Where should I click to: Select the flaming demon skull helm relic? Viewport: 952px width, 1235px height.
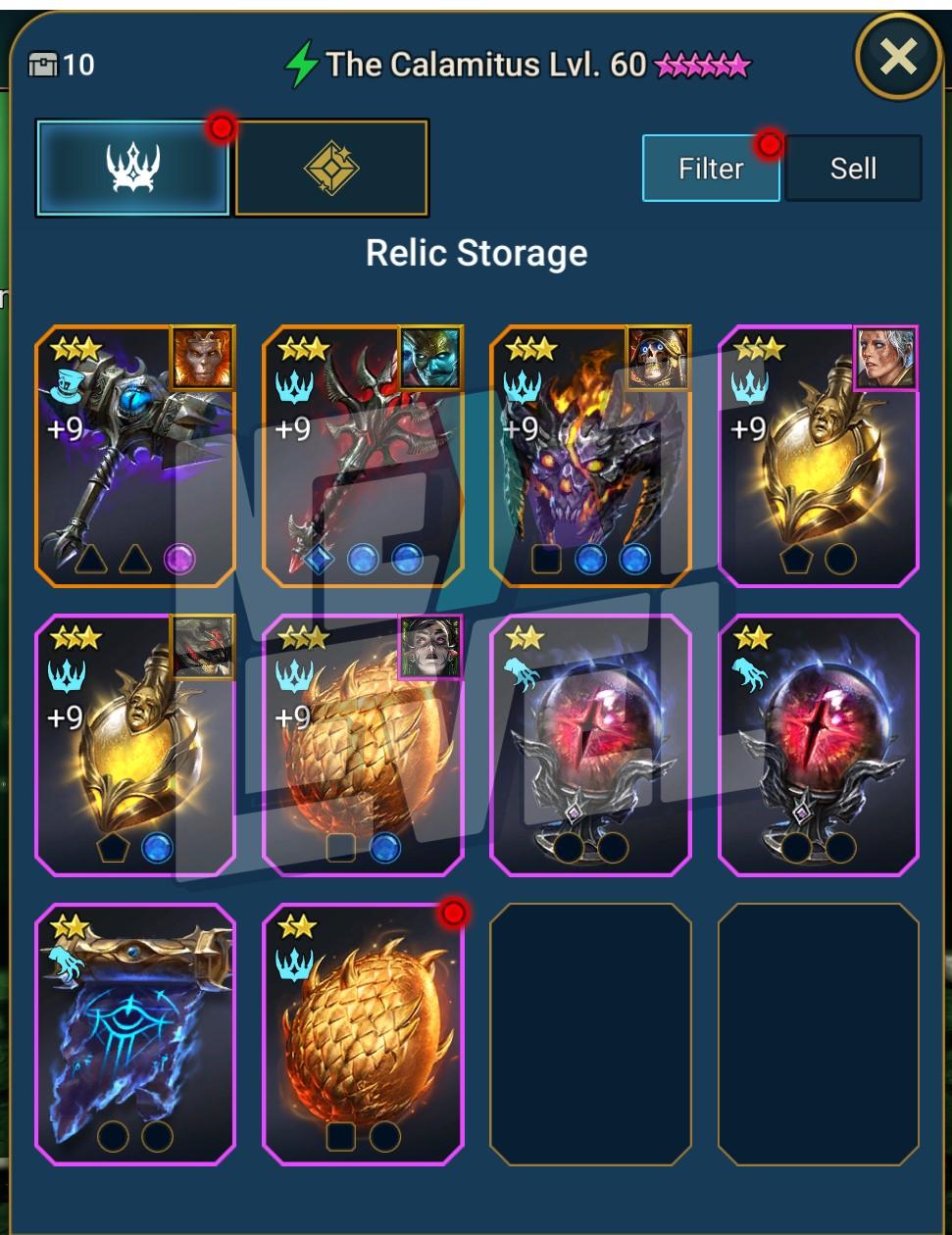tap(590, 457)
